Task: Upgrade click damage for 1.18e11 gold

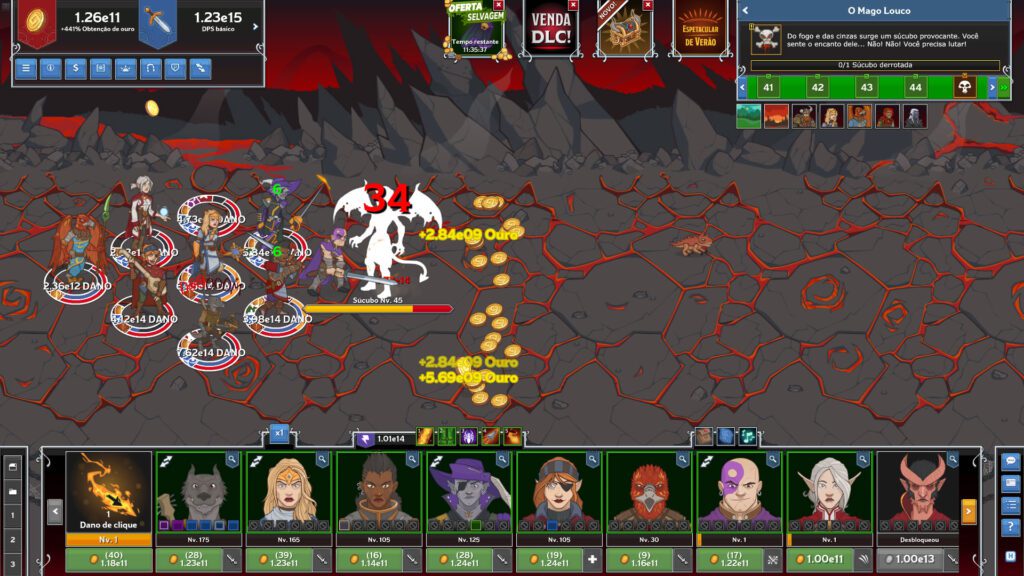Action: 109,560
